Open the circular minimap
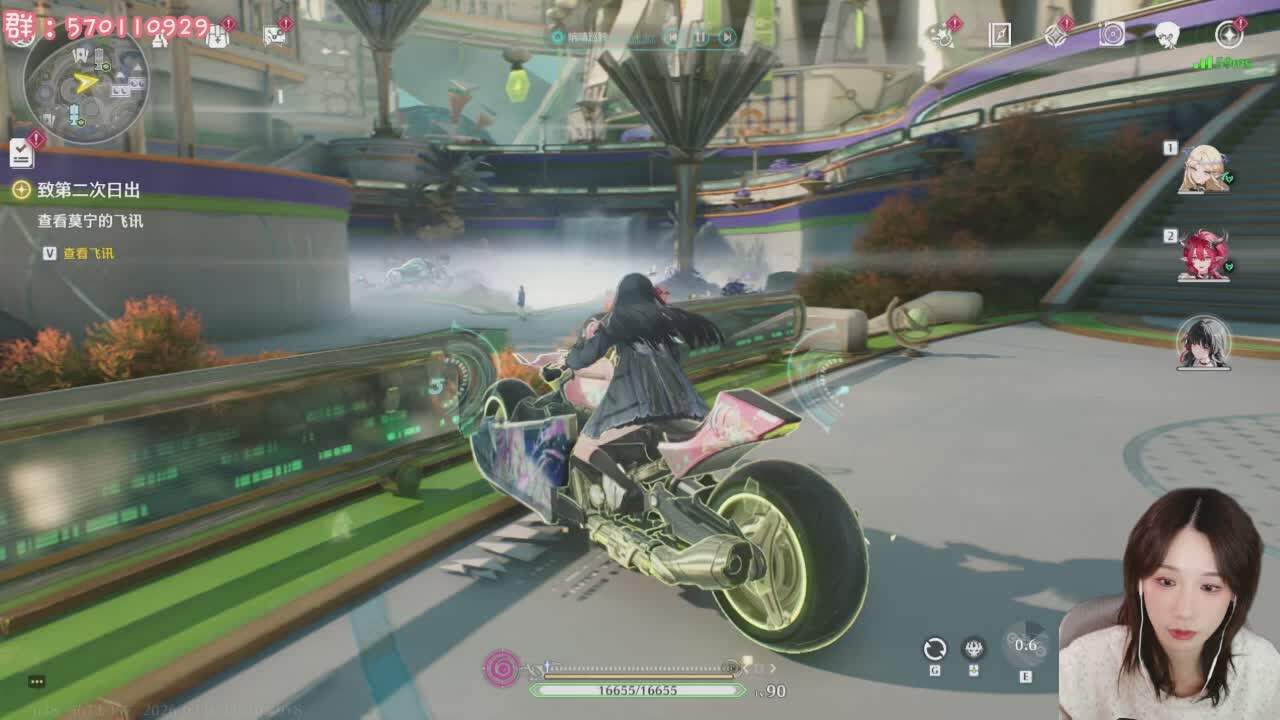 (x=86, y=80)
